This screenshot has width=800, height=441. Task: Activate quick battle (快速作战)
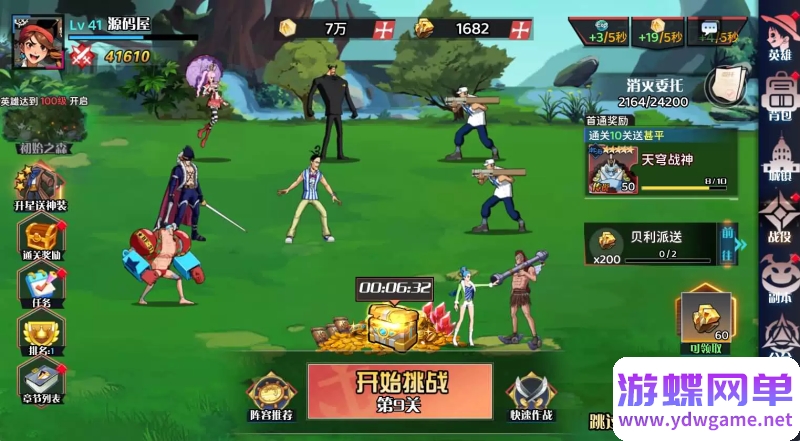[529, 396]
